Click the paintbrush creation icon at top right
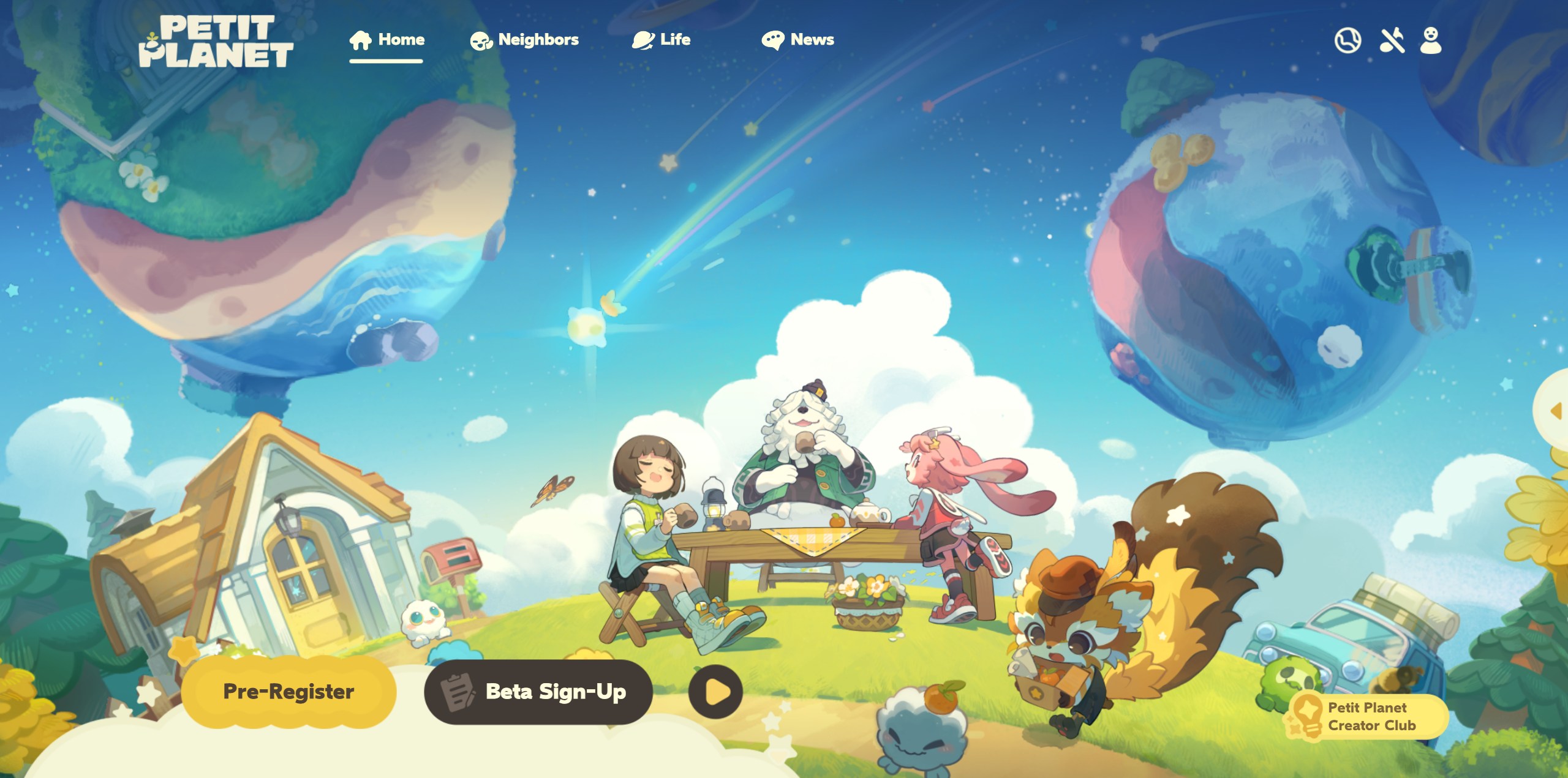The image size is (1568, 778). pyautogui.click(x=1392, y=40)
